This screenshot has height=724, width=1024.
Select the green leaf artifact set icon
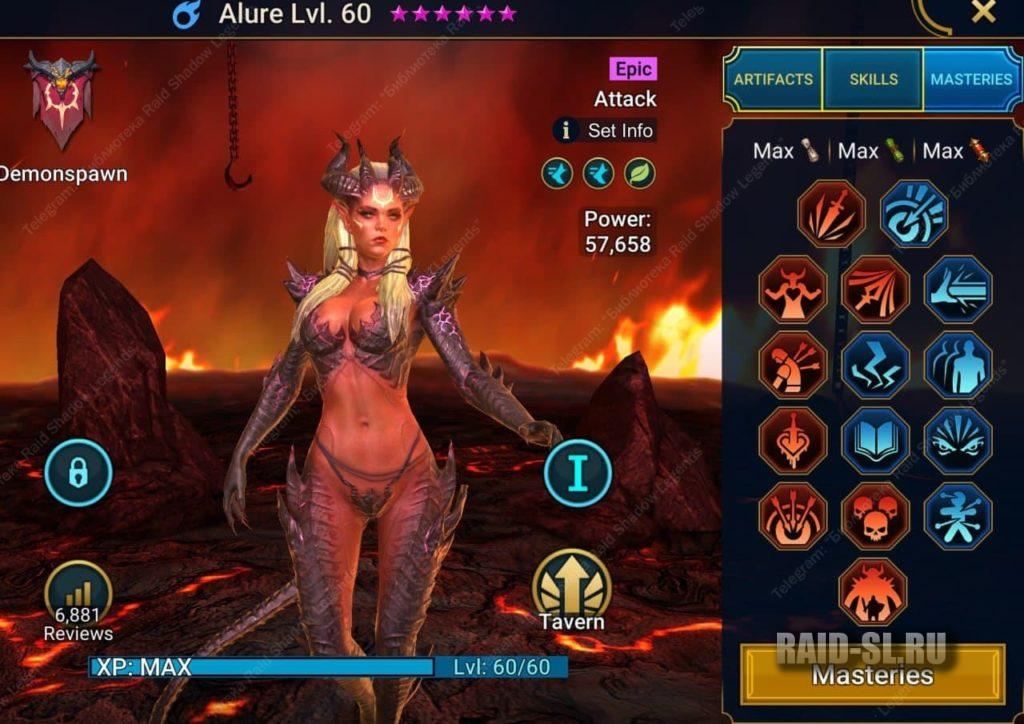tap(639, 174)
